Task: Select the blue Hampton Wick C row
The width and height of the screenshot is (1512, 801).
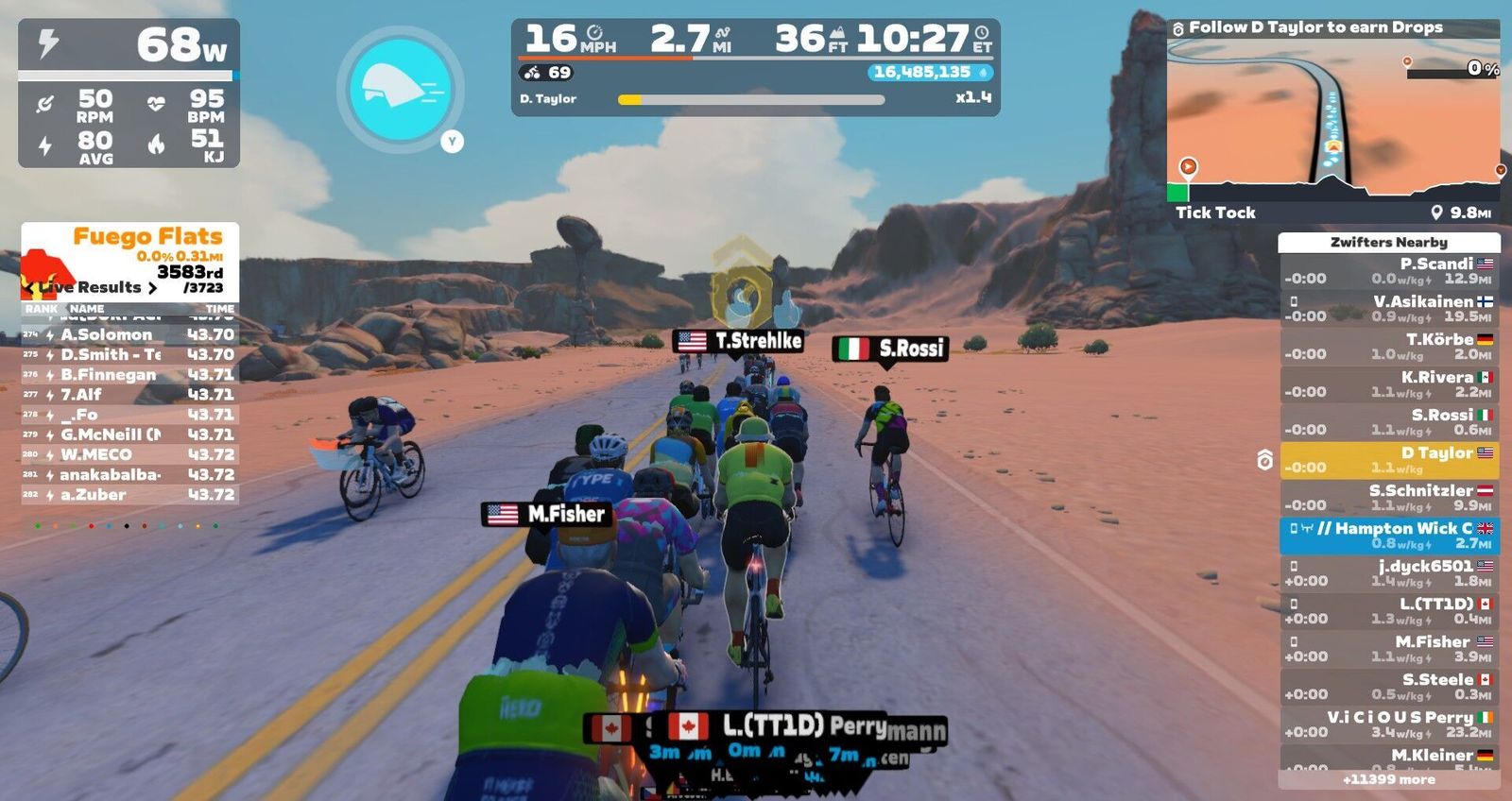Action: [x=1388, y=536]
